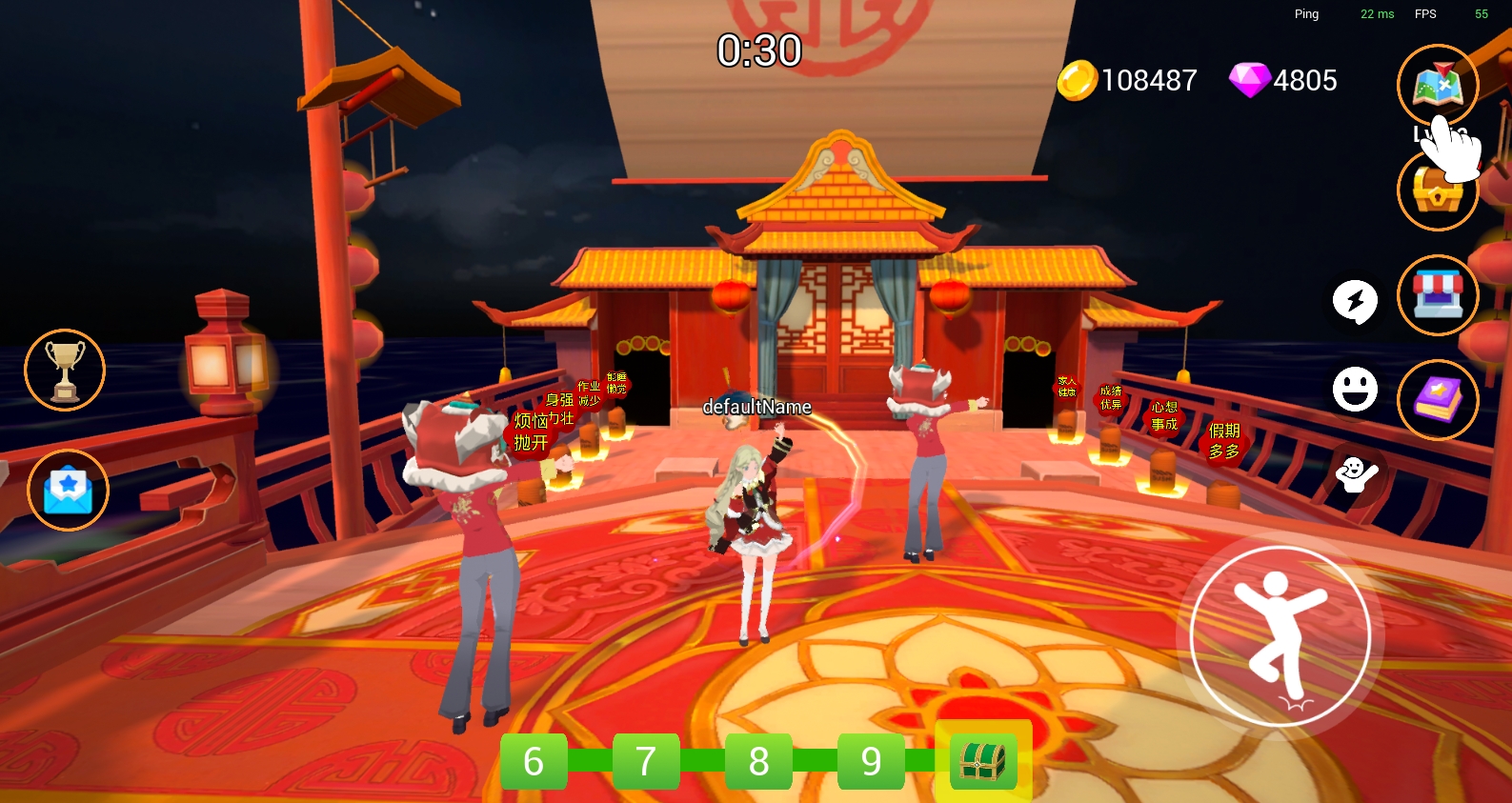The image size is (1512, 803).
Task: Tap the lightning bolt chat bubble
Action: pyautogui.click(x=1355, y=302)
